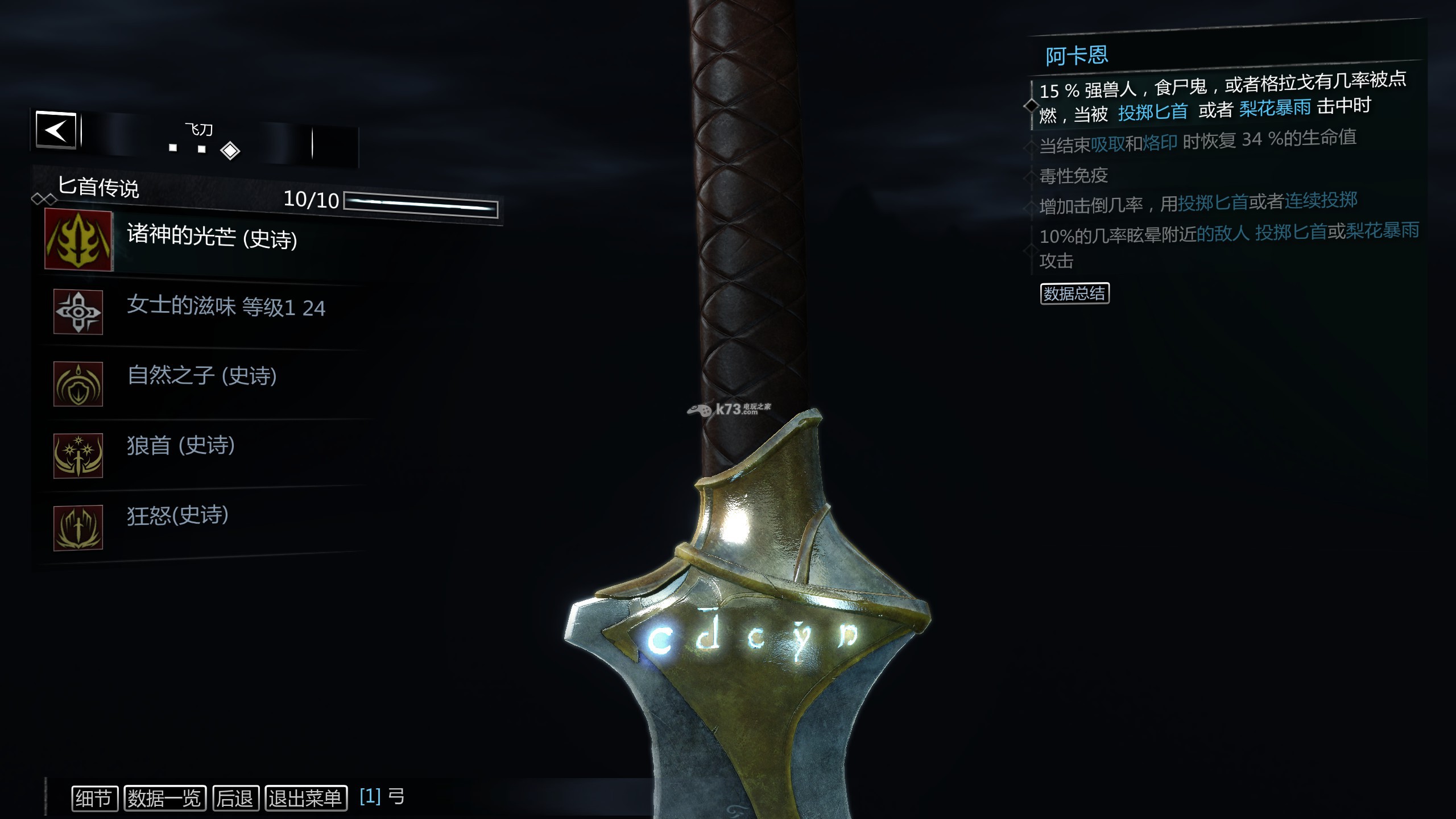Open the 数据总结 stats summary
The width and height of the screenshot is (1456, 819).
coord(1074,293)
